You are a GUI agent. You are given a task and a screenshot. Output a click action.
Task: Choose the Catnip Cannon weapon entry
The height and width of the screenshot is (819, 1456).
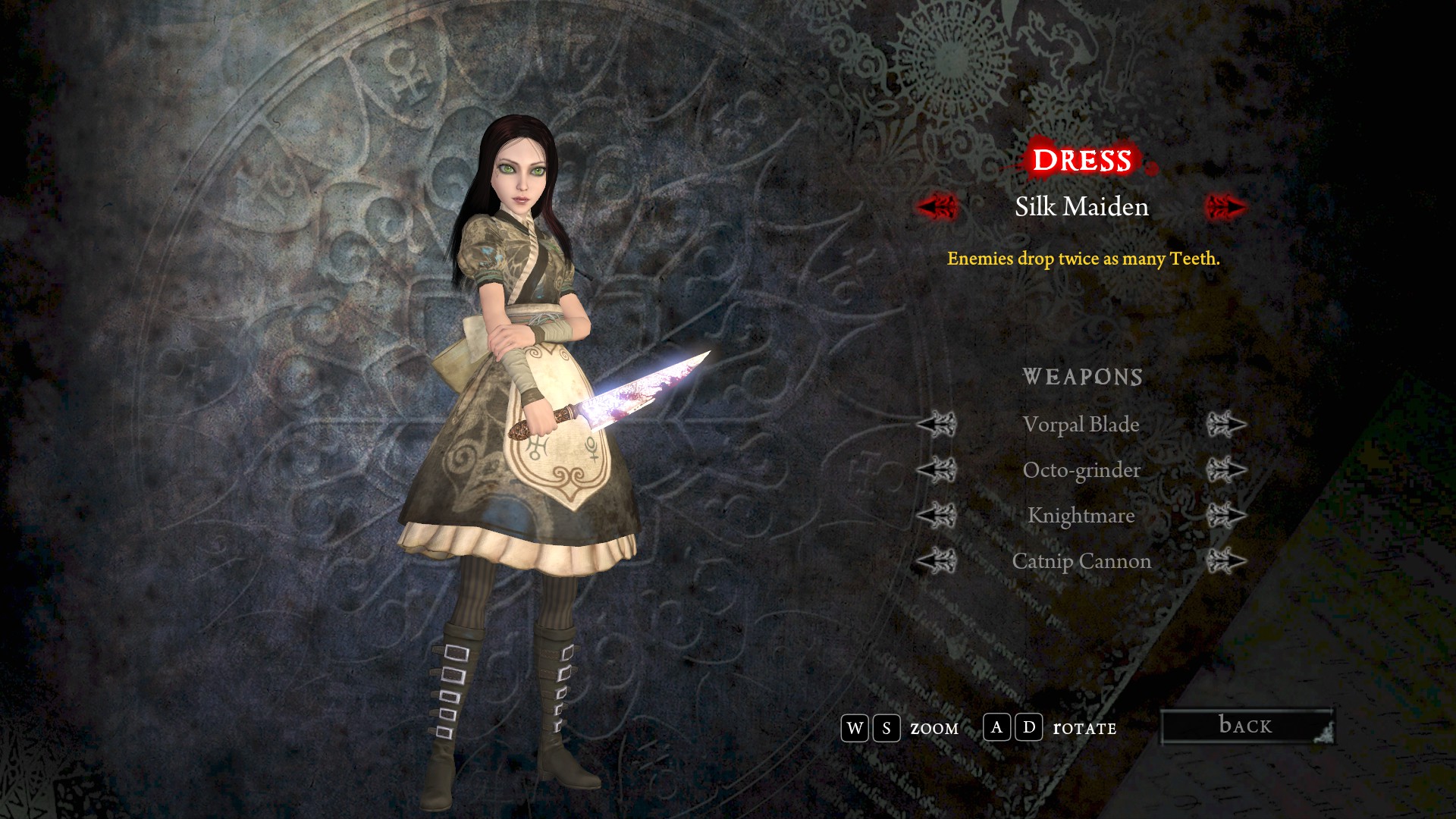click(x=1081, y=561)
